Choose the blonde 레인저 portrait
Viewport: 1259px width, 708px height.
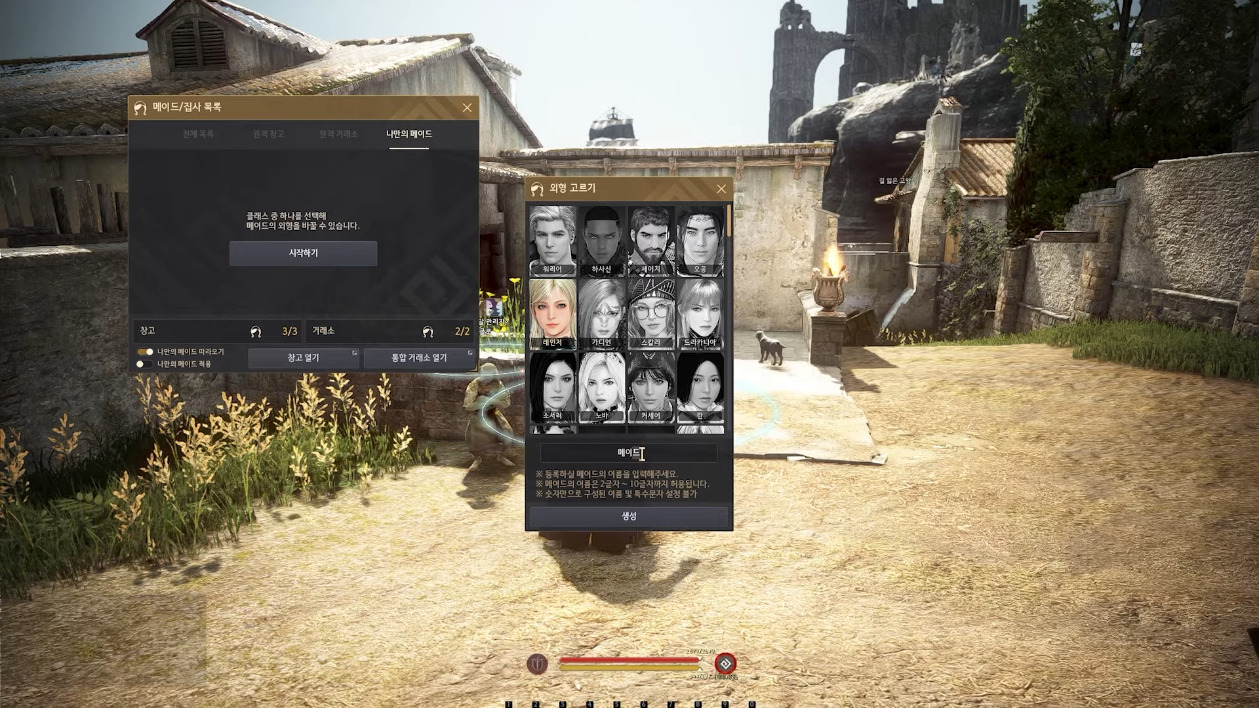coord(552,313)
